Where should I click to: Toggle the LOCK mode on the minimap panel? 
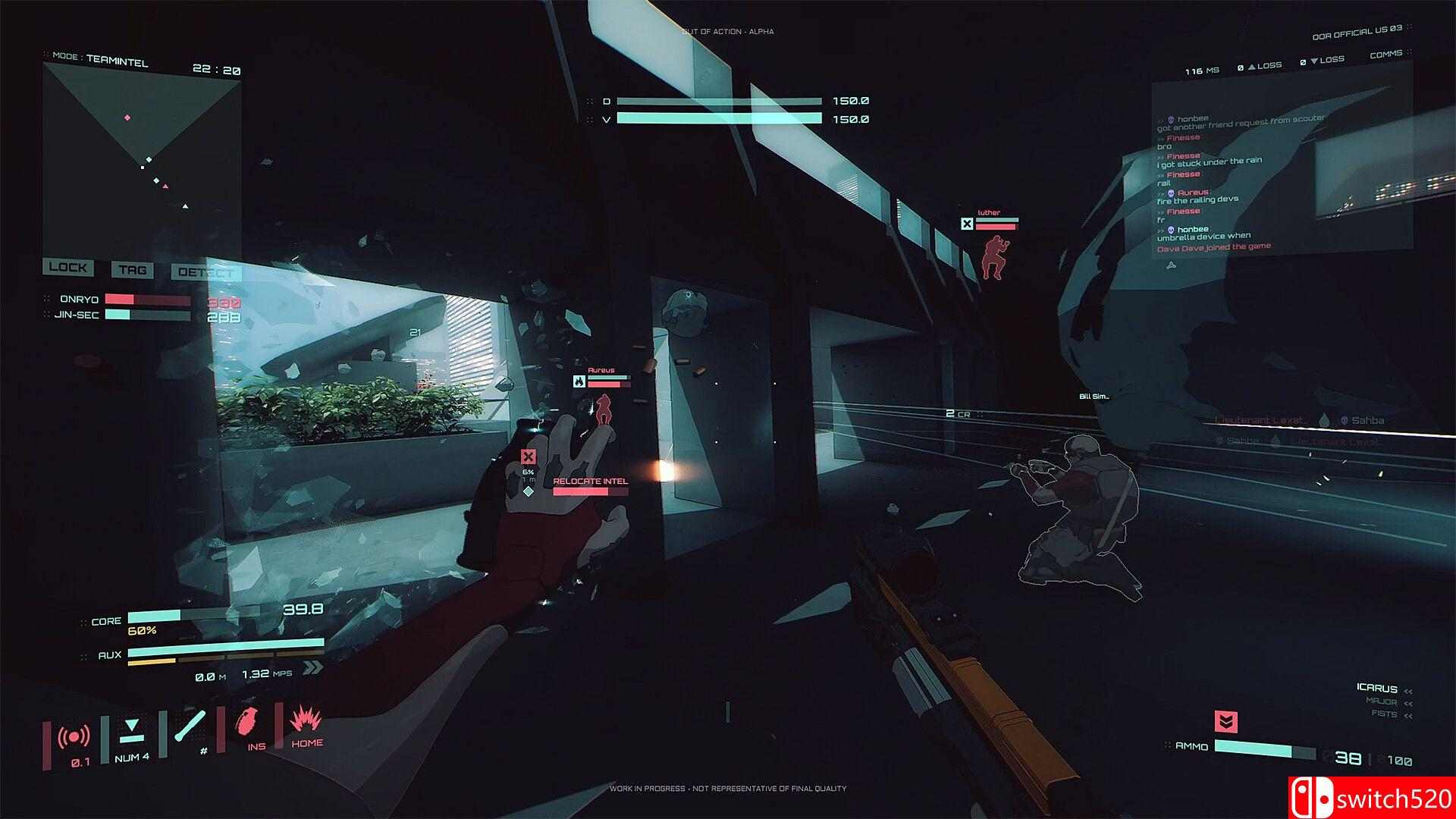point(67,268)
